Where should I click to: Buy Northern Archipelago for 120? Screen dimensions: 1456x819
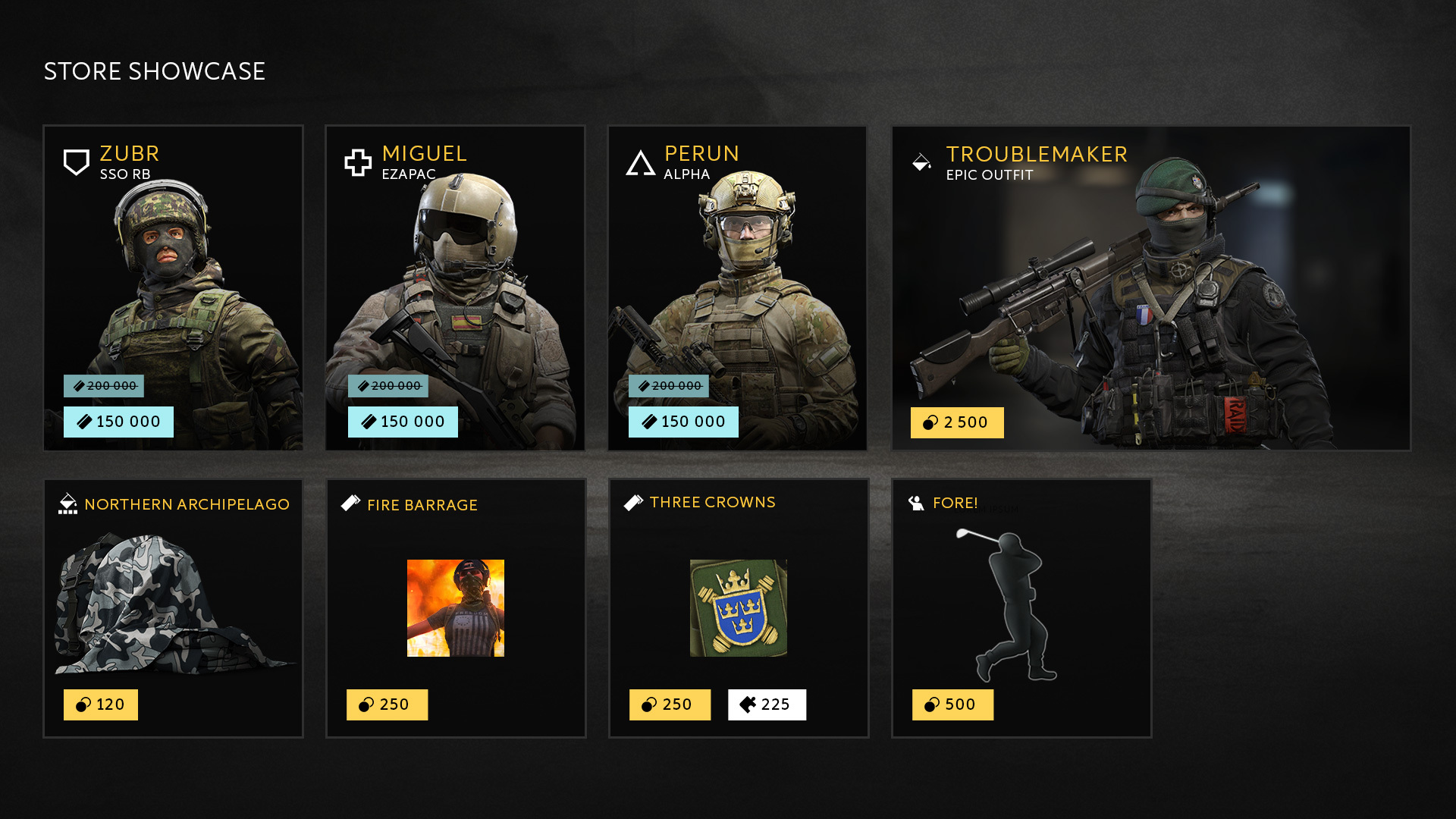click(x=101, y=704)
